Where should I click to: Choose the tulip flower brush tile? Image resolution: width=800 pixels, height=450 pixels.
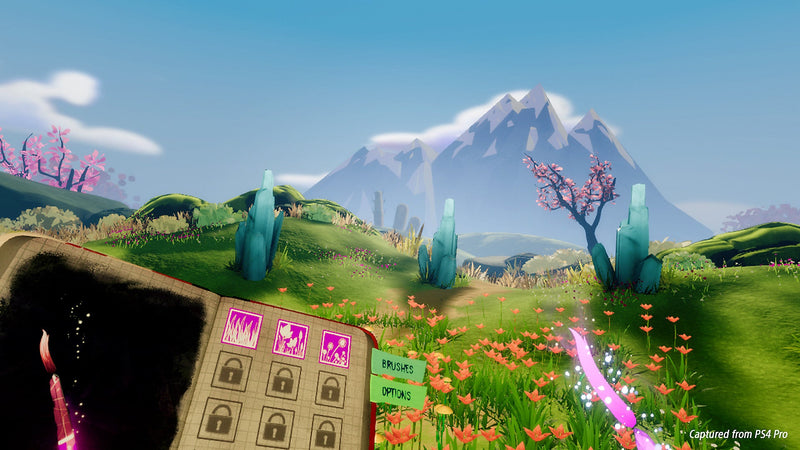(290, 339)
